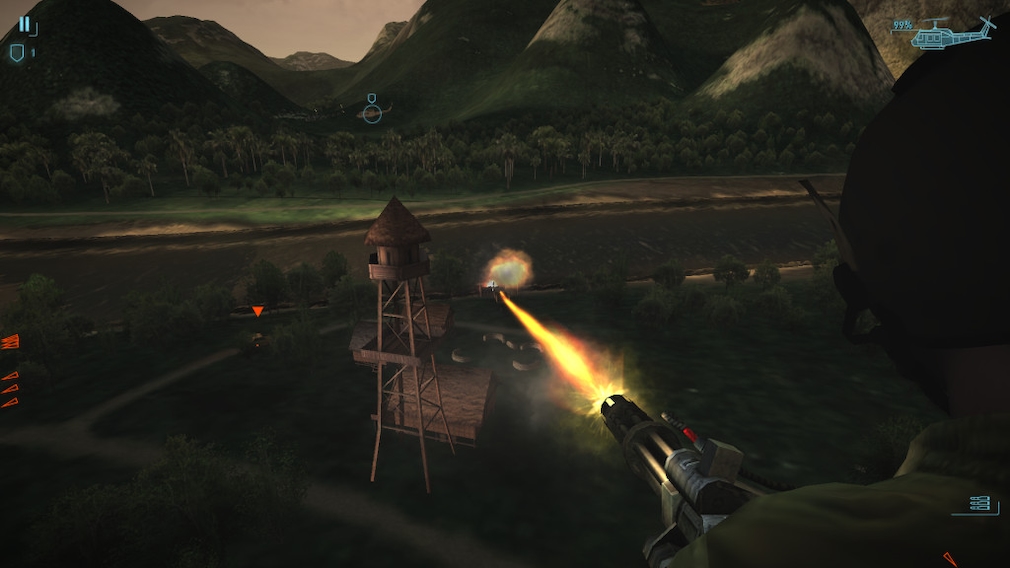Image resolution: width=1010 pixels, height=568 pixels.
Task: Select the shield icon below pause
Action: click(x=17, y=53)
